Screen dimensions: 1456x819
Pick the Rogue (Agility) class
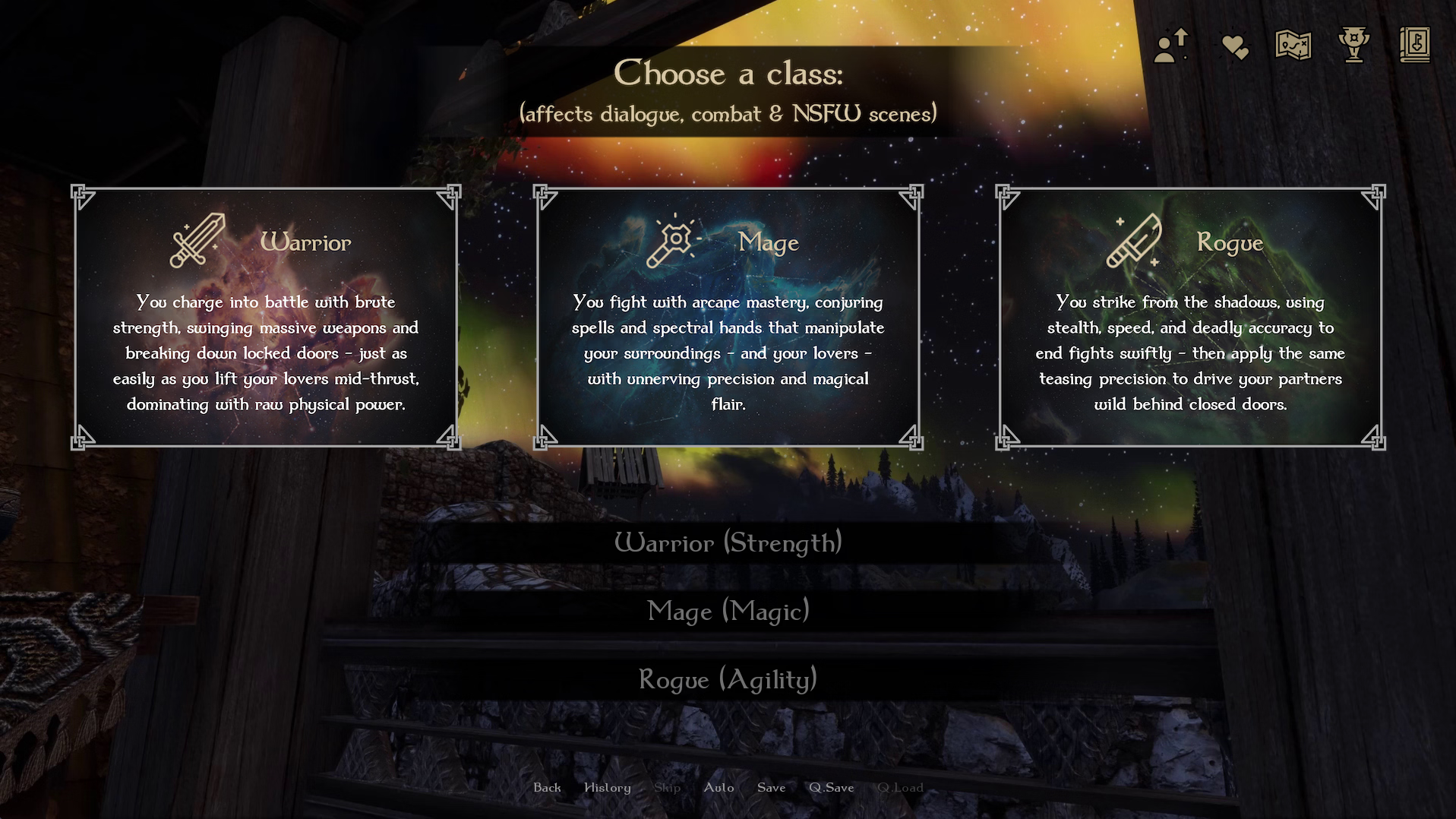[728, 679]
